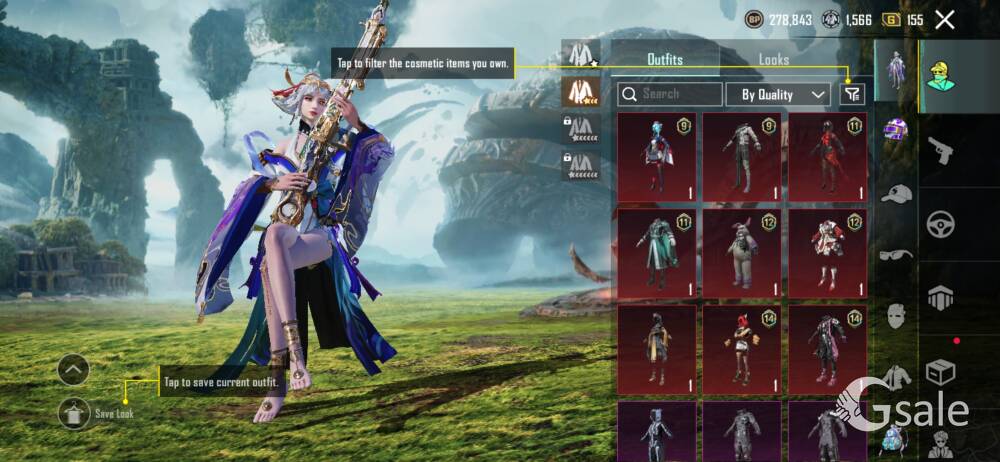
Task: Select the blue-haired outfit thumbnail
Action: 656,153
